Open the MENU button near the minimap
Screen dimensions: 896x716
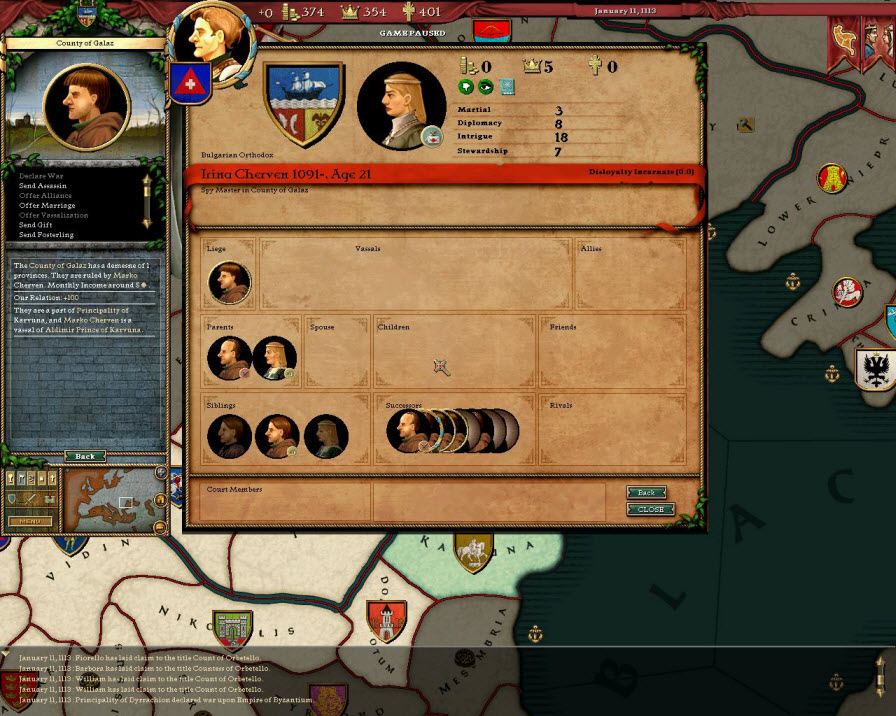tap(30, 521)
